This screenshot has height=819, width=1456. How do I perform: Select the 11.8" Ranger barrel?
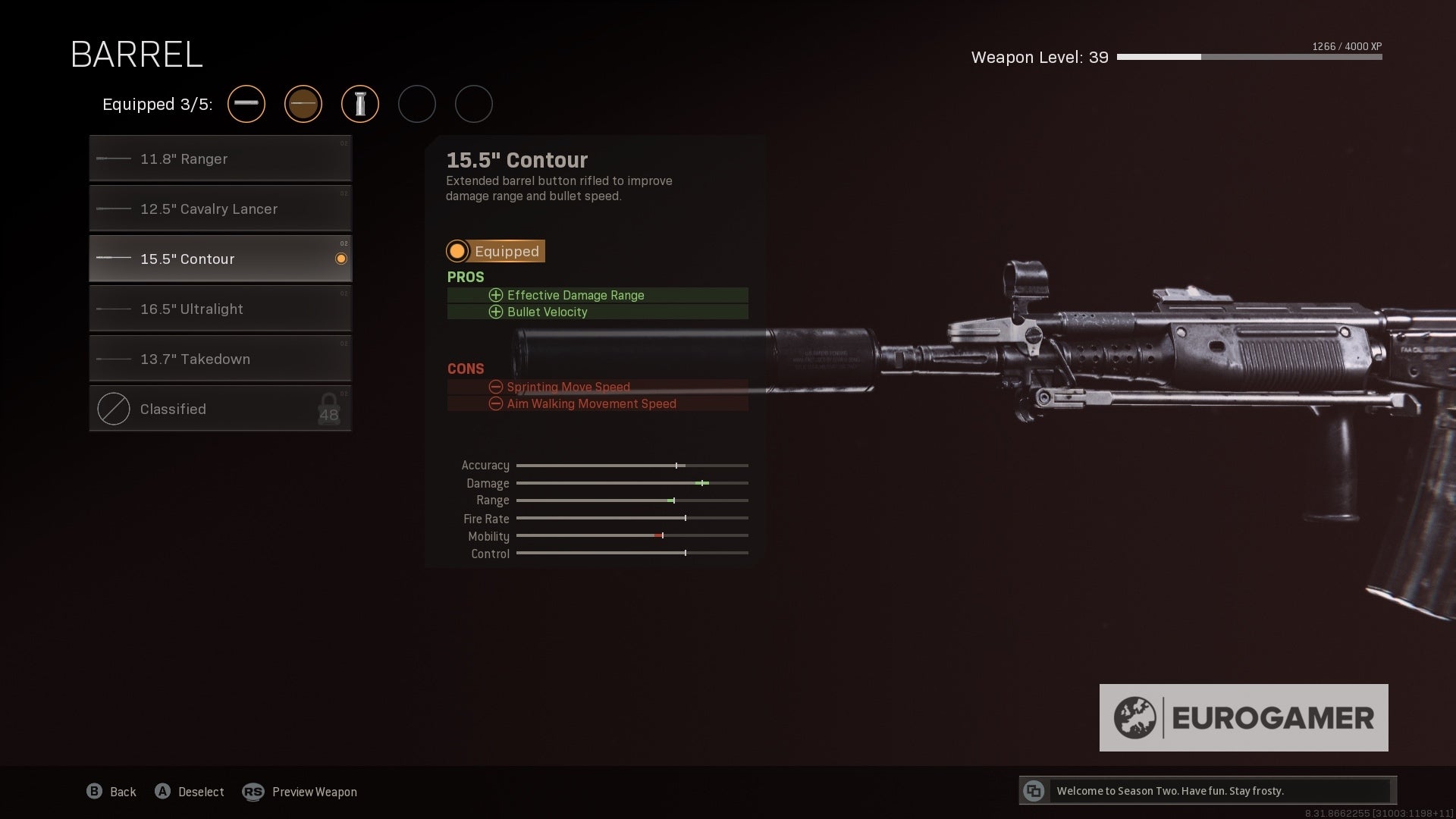[x=220, y=158]
